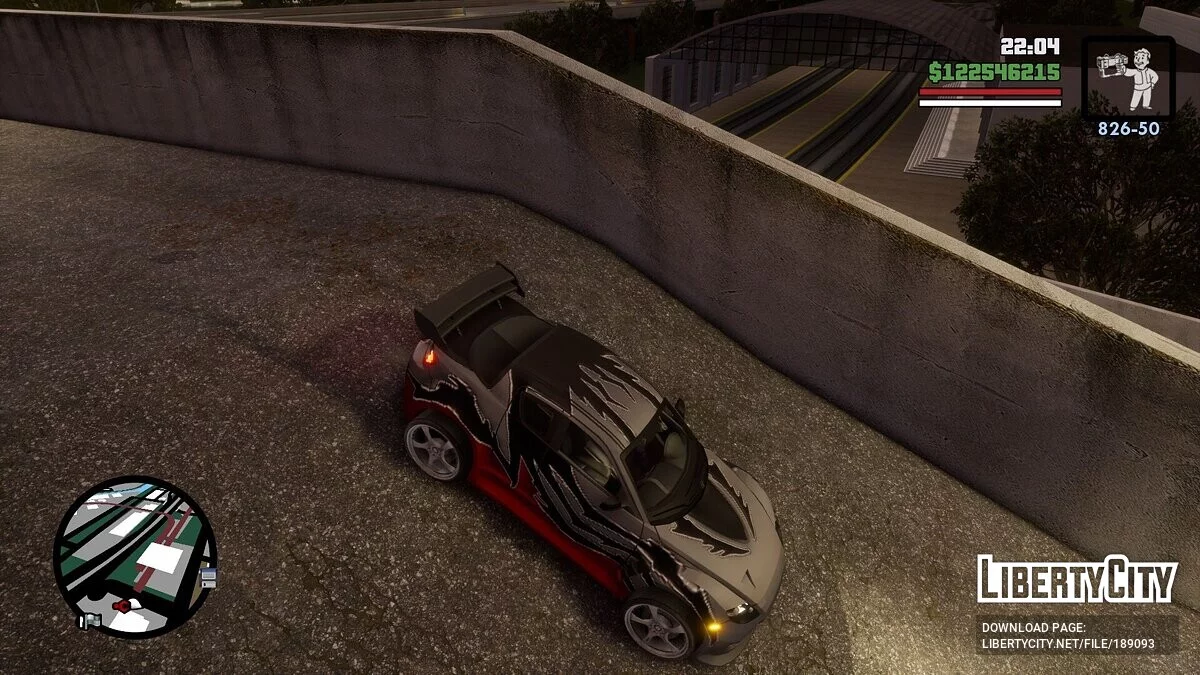This screenshot has height=675, width=1200.
Task: Open the LibertyCity logo watermark
Action: (1077, 580)
